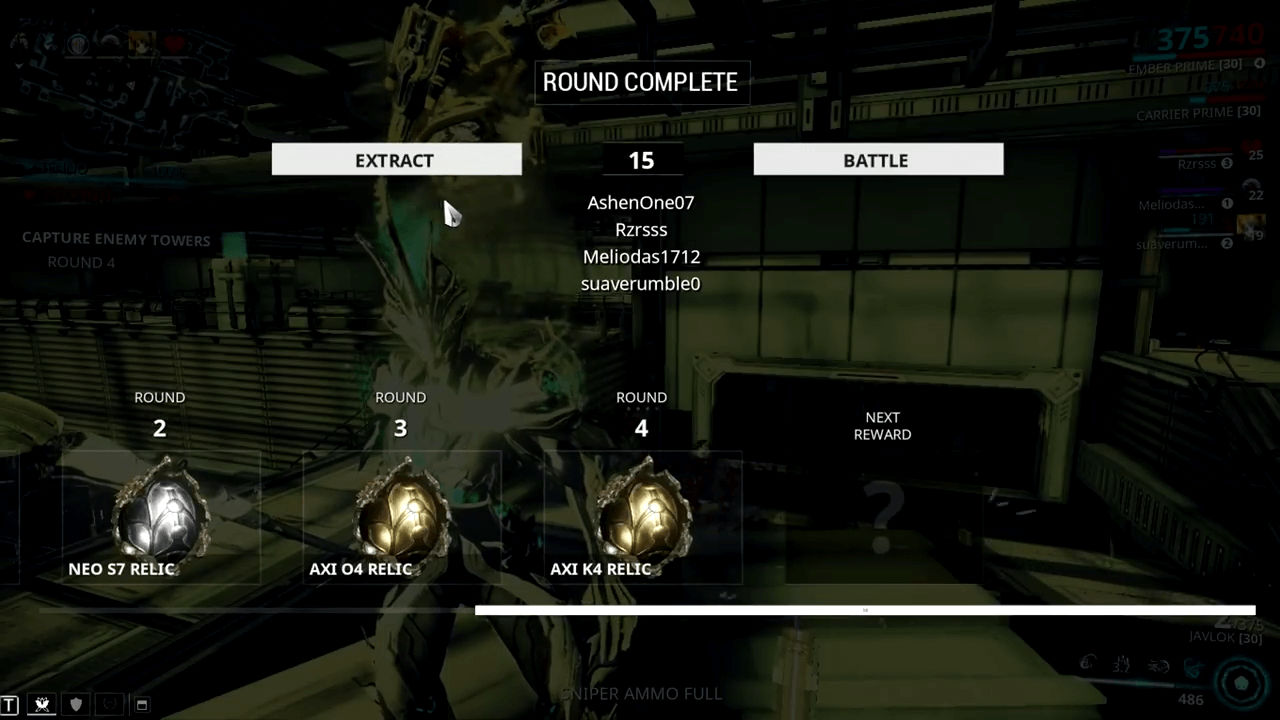Select suaverumble0 in the squad list
This screenshot has height=720, width=1280.
[x=640, y=284]
